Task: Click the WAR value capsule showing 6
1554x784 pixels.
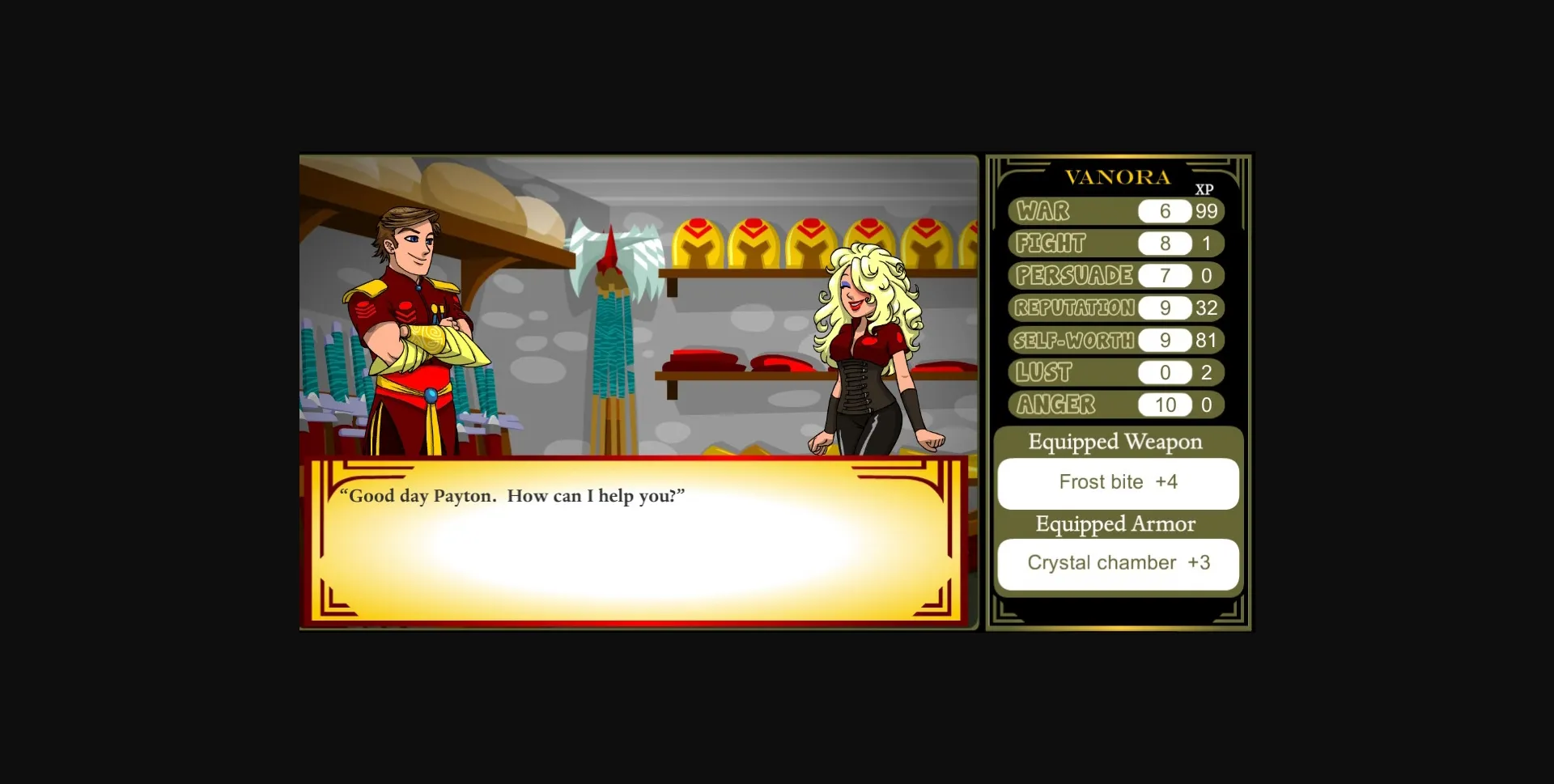Action: [1164, 210]
